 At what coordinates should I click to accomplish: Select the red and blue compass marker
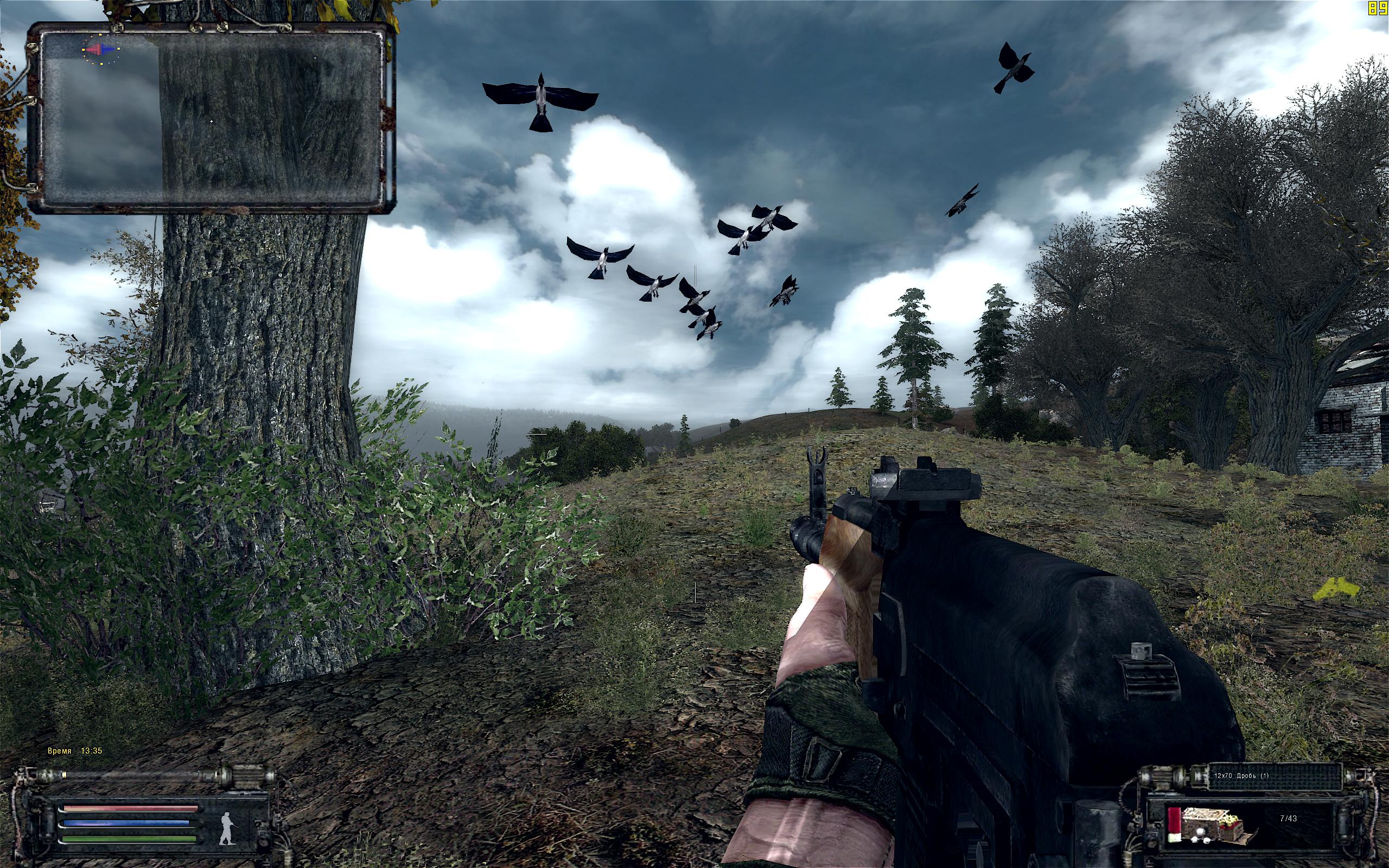point(100,49)
